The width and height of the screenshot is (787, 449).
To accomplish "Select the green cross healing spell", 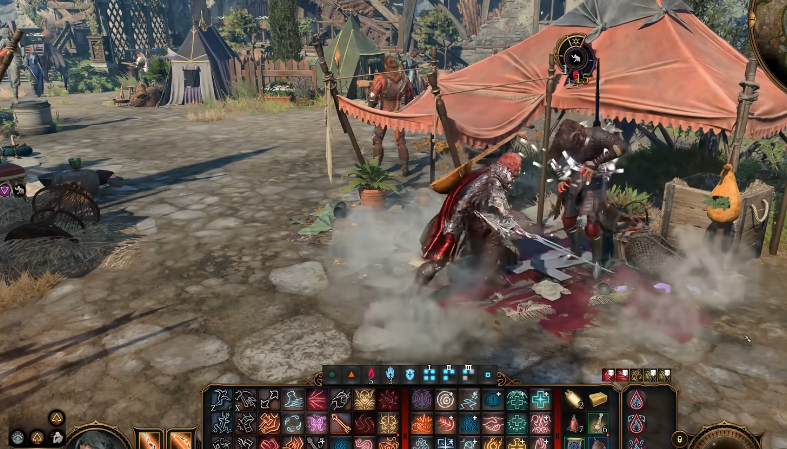I will click(x=541, y=400).
